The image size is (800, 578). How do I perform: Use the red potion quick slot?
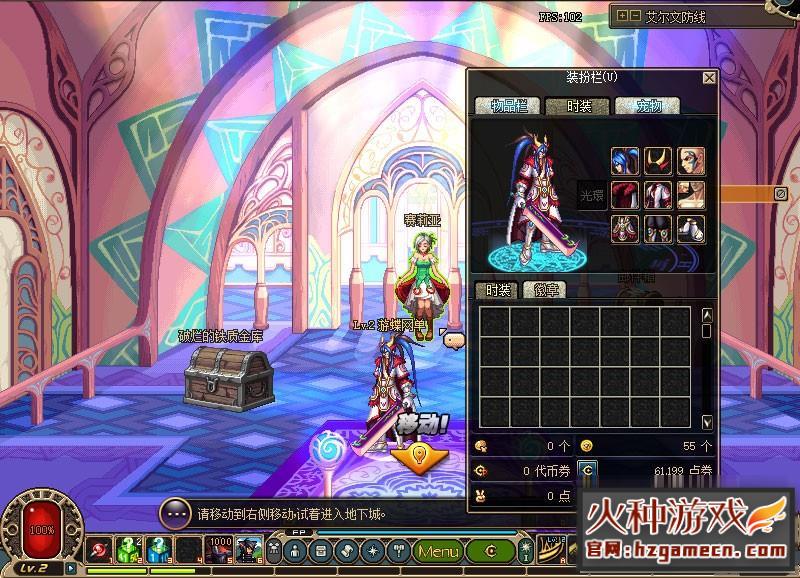[101, 550]
